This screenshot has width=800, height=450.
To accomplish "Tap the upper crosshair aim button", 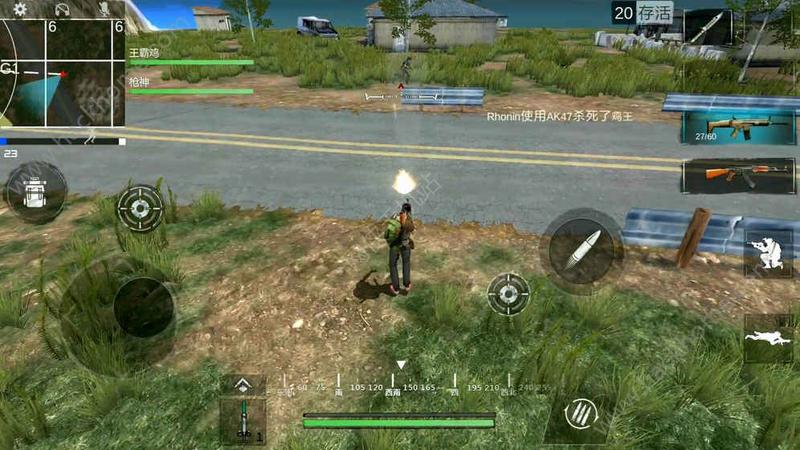I will (x=140, y=207).
